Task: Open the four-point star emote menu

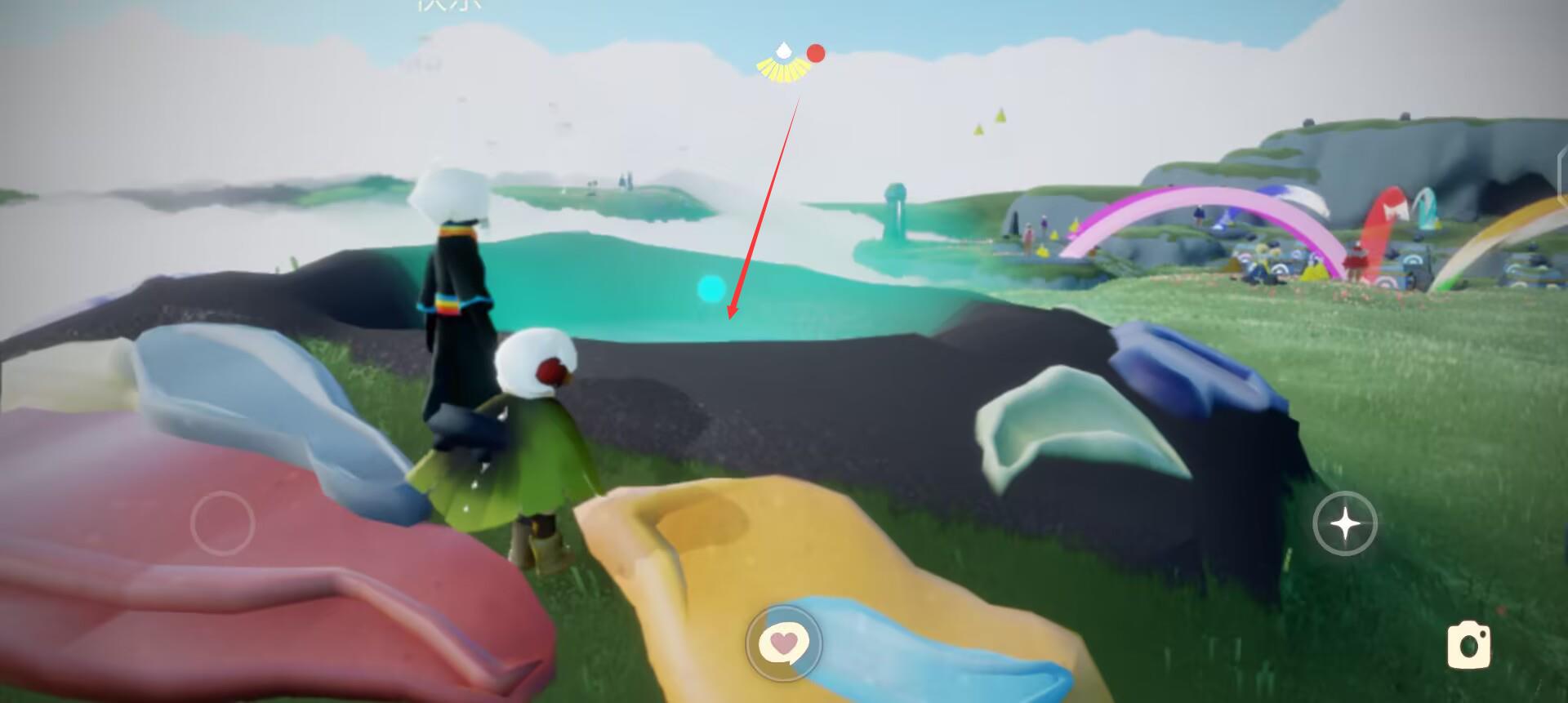Action: coord(1345,523)
